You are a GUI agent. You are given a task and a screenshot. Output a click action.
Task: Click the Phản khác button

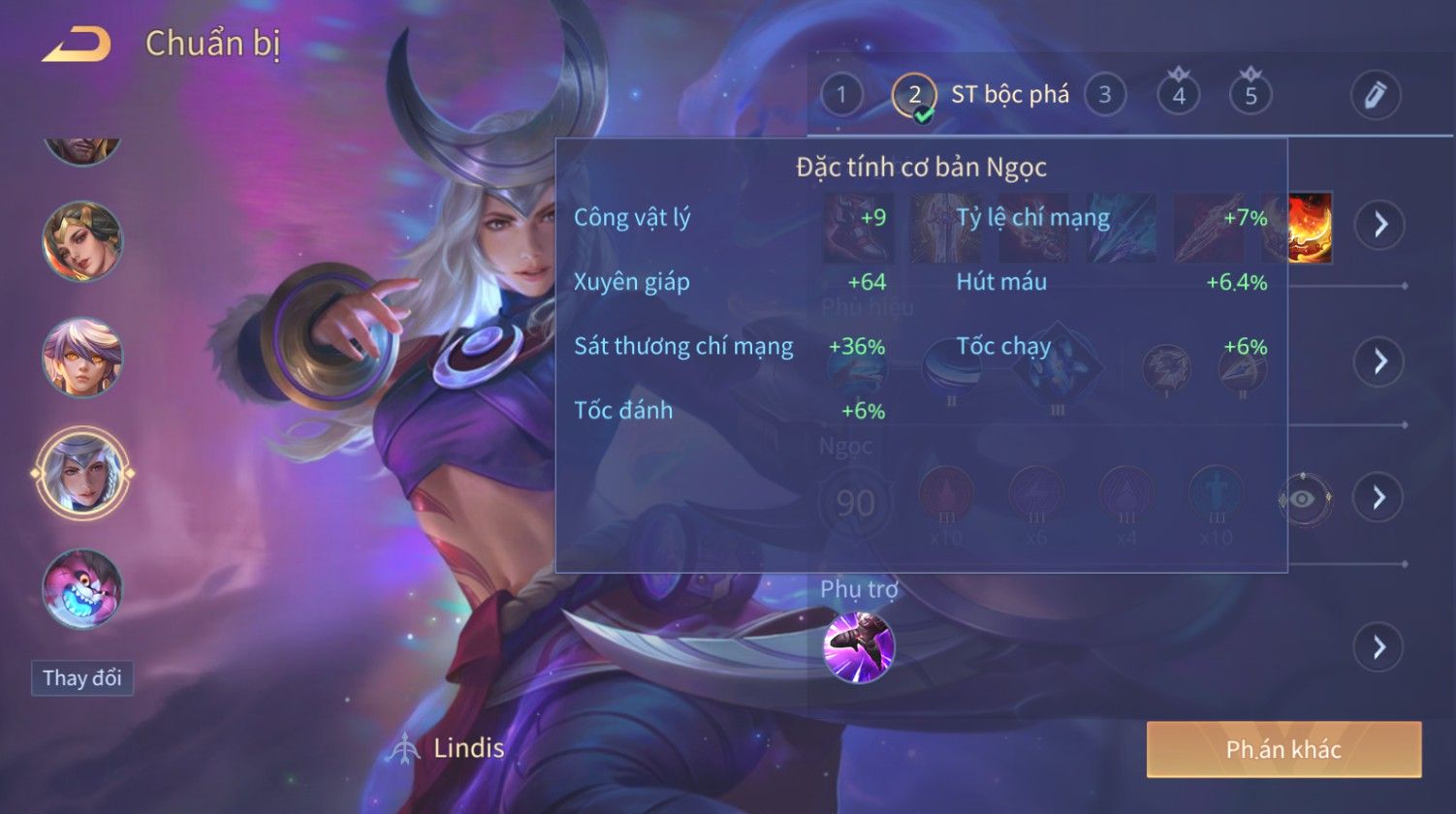pyautogui.click(x=1283, y=749)
